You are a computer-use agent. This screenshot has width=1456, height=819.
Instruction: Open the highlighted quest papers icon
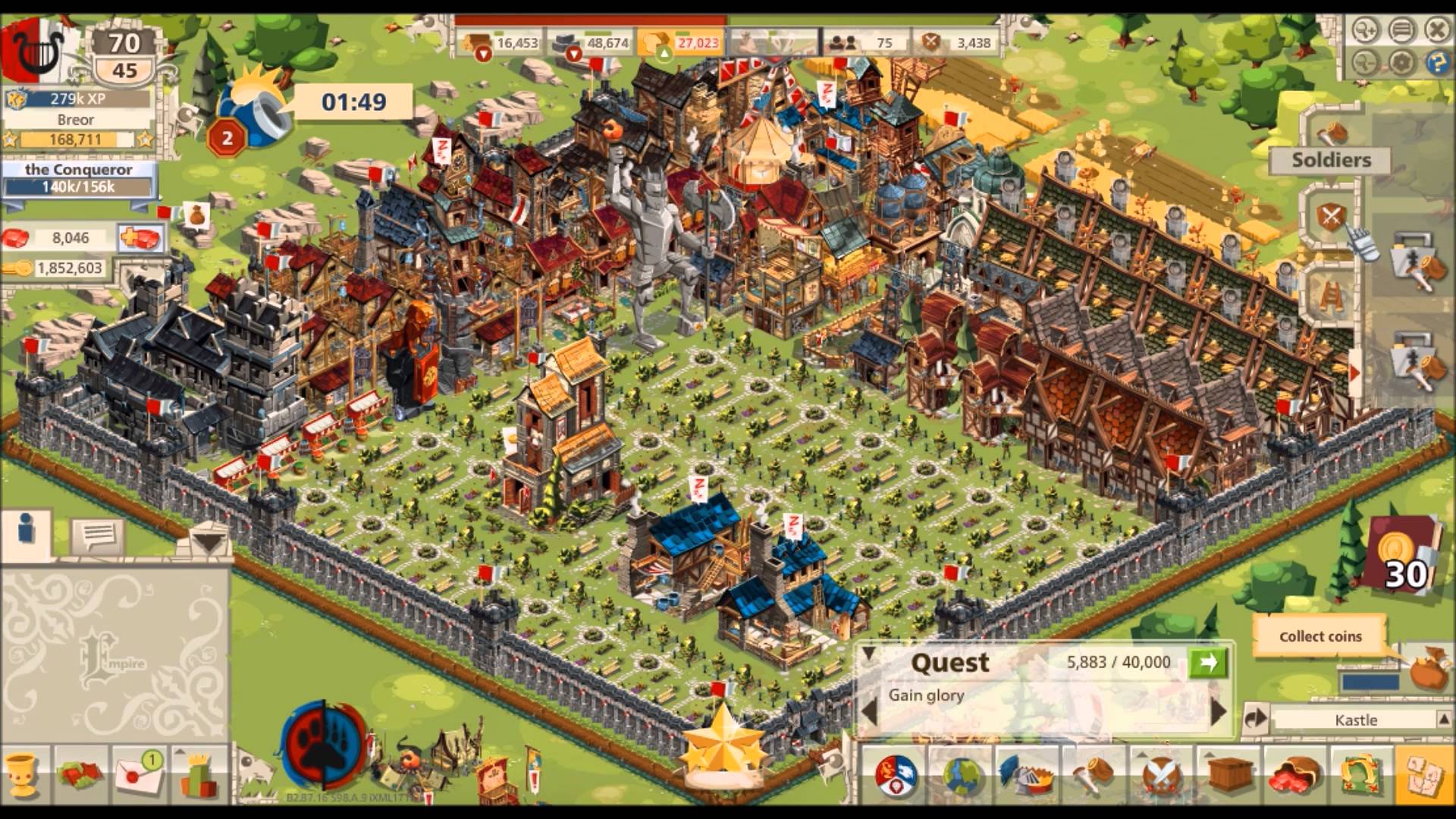coord(1426,775)
